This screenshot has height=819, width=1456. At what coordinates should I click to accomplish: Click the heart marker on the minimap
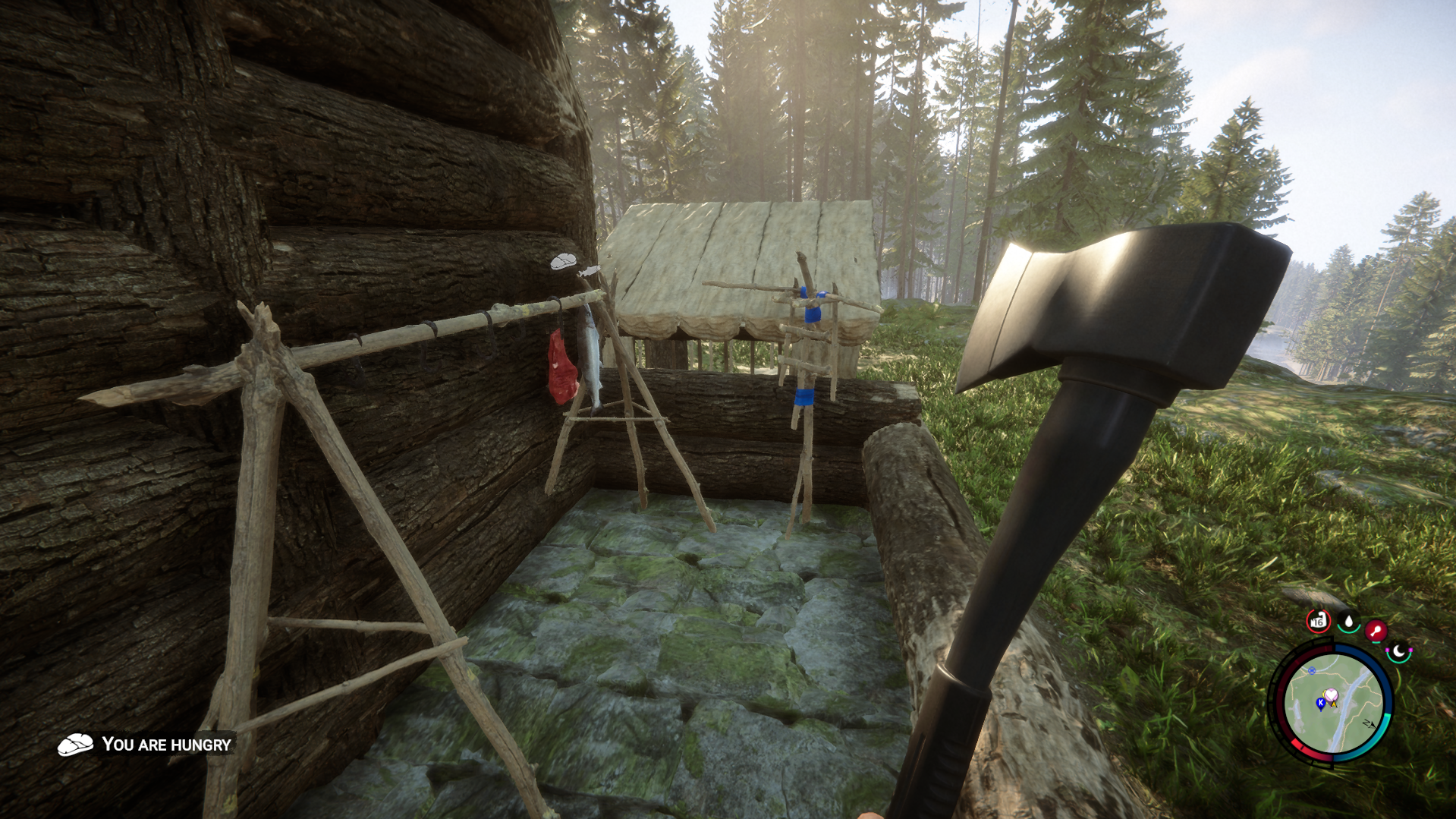pos(1332,695)
